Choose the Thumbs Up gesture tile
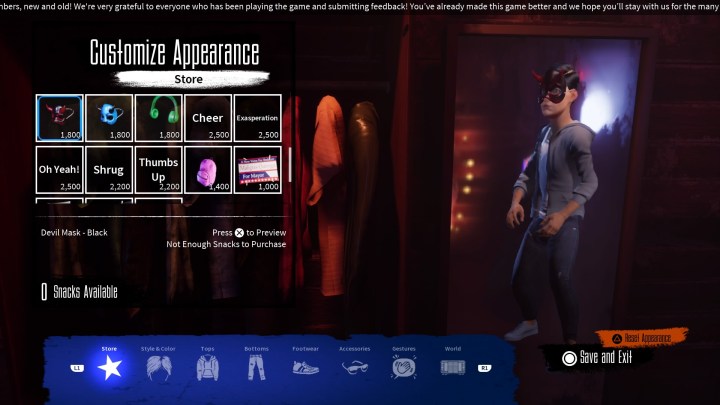Viewport: 720px width, 405px height. point(158,170)
